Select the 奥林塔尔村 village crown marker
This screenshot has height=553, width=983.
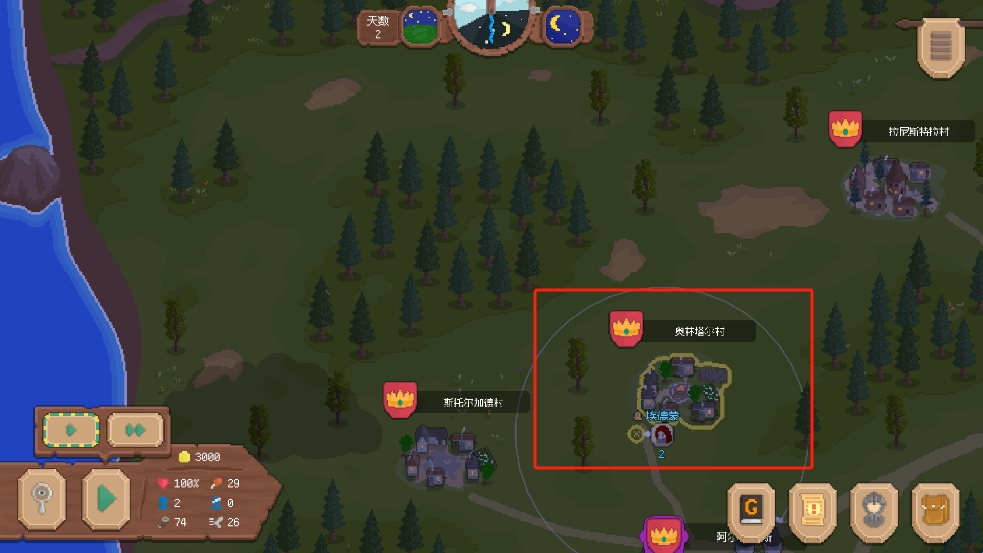tap(626, 328)
